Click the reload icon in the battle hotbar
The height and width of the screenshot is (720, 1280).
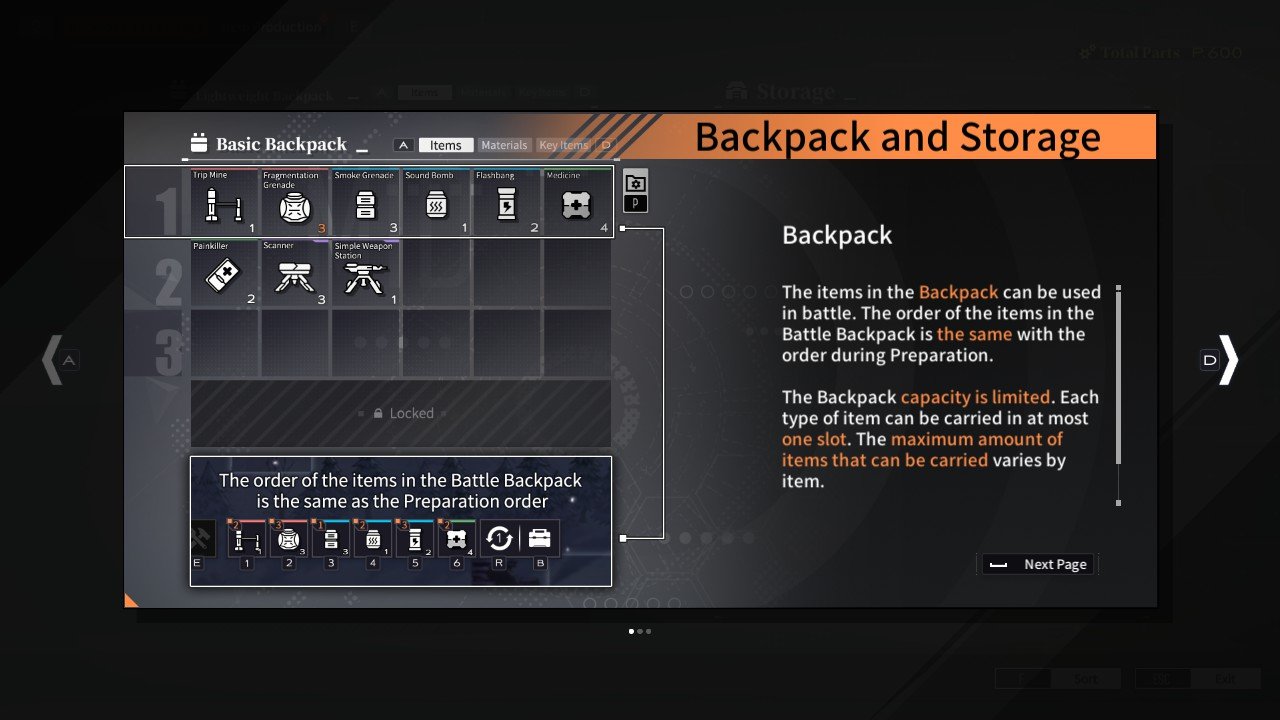click(499, 538)
